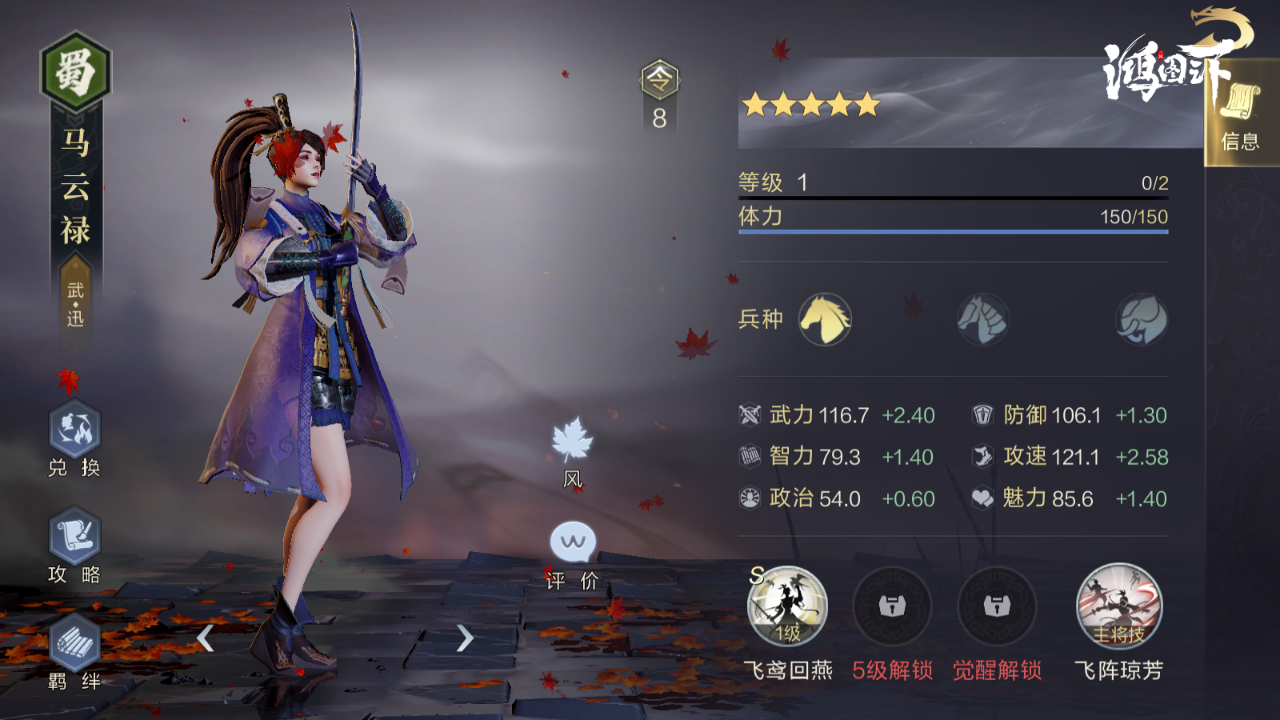1280x720 pixels.
Task: Open the 飞阵琼芳 leader skill
Action: pyautogui.click(x=1119, y=606)
